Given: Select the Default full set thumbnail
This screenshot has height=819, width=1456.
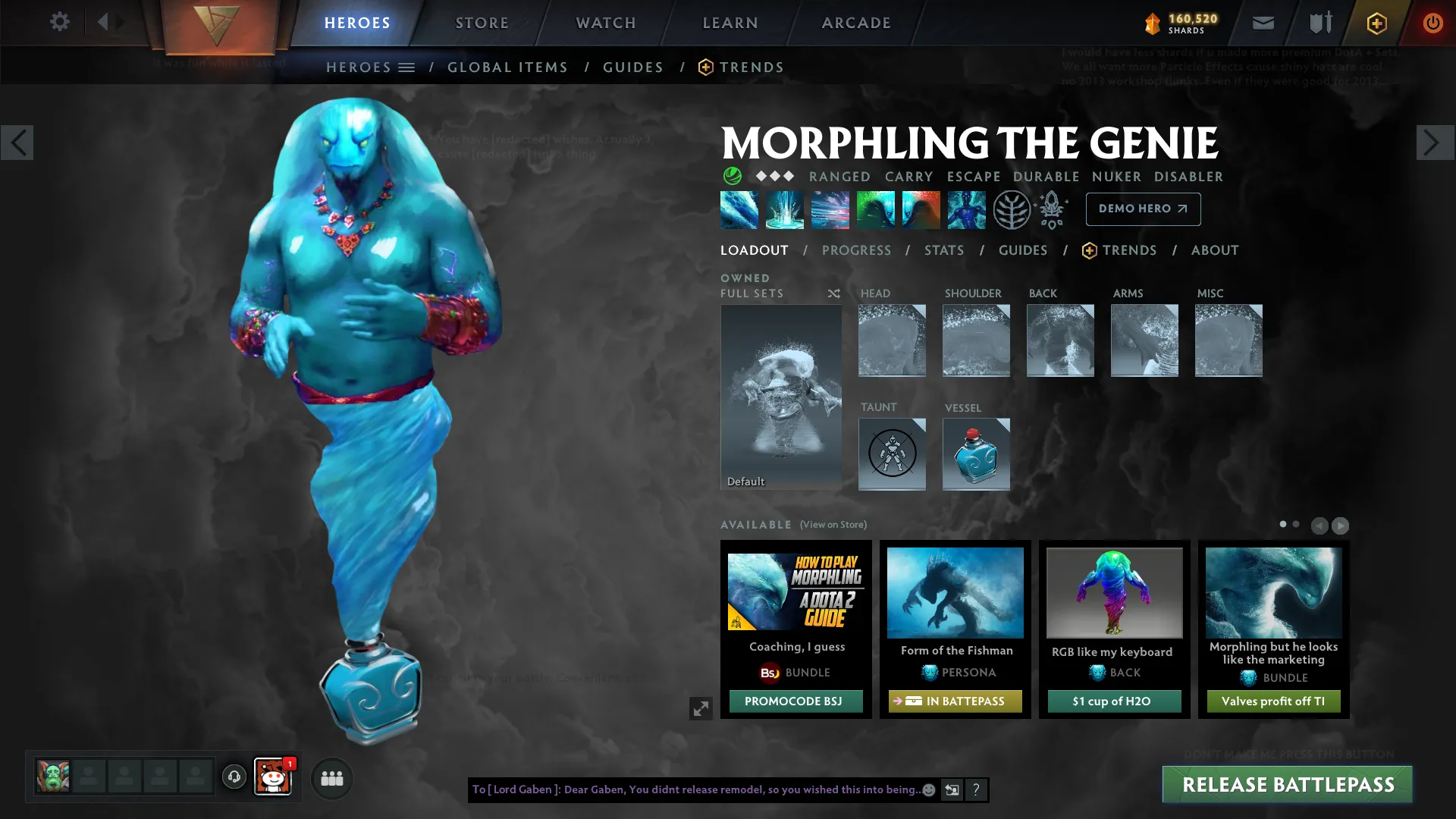Looking at the screenshot, I should pyautogui.click(x=781, y=396).
